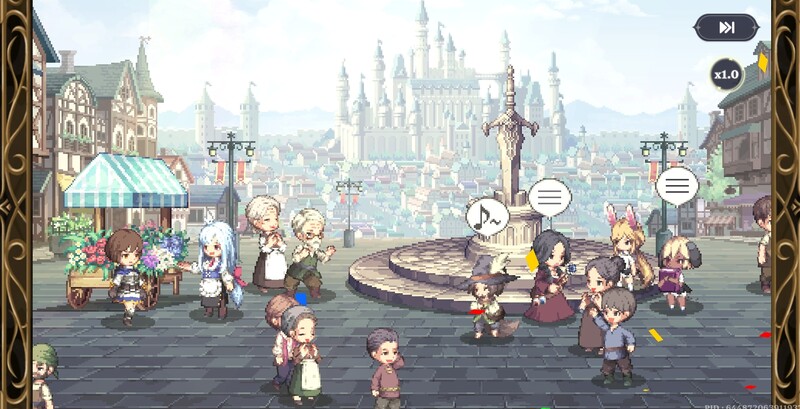
Task: Open the music note speech bubble
Action: (487, 215)
